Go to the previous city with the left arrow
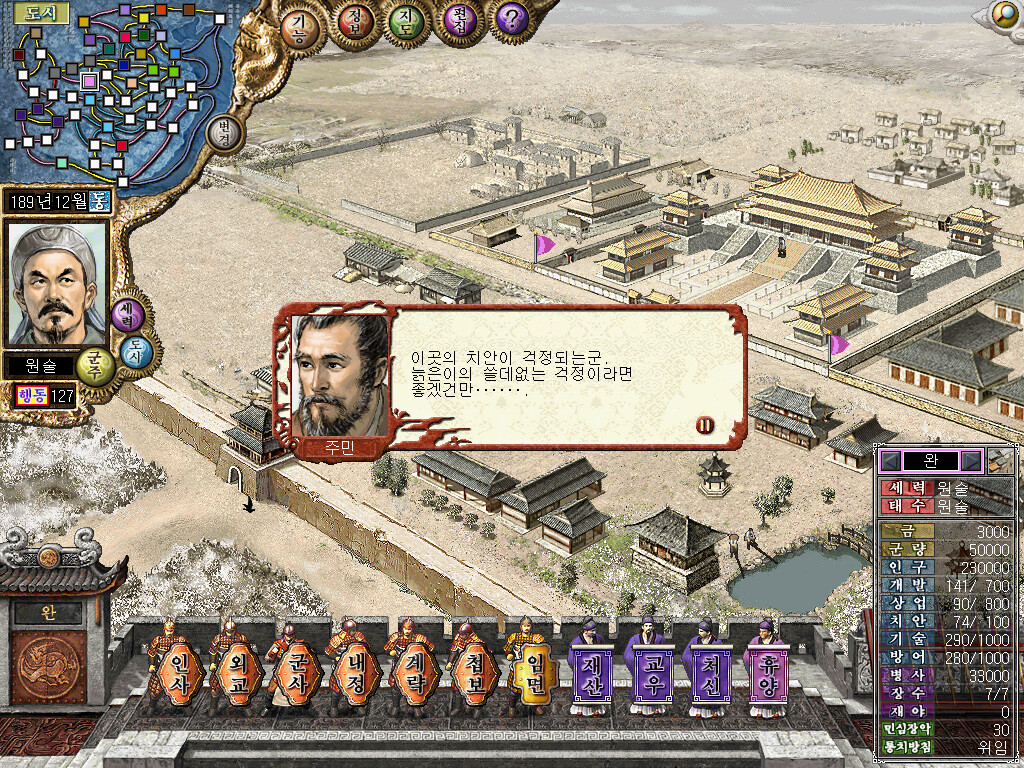 click(x=890, y=461)
